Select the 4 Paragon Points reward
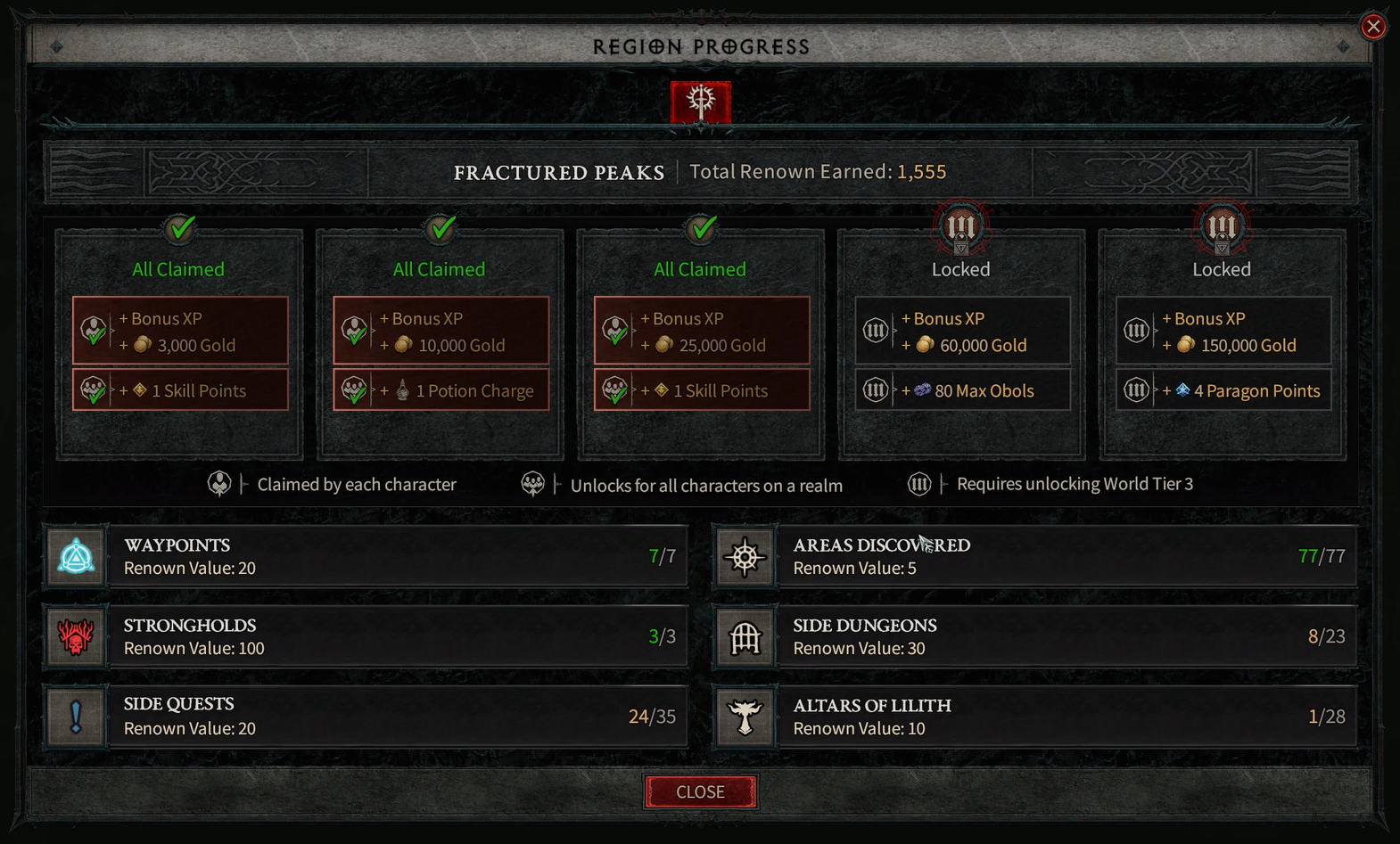1400x844 pixels. pyautogui.click(x=1223, y=390)
